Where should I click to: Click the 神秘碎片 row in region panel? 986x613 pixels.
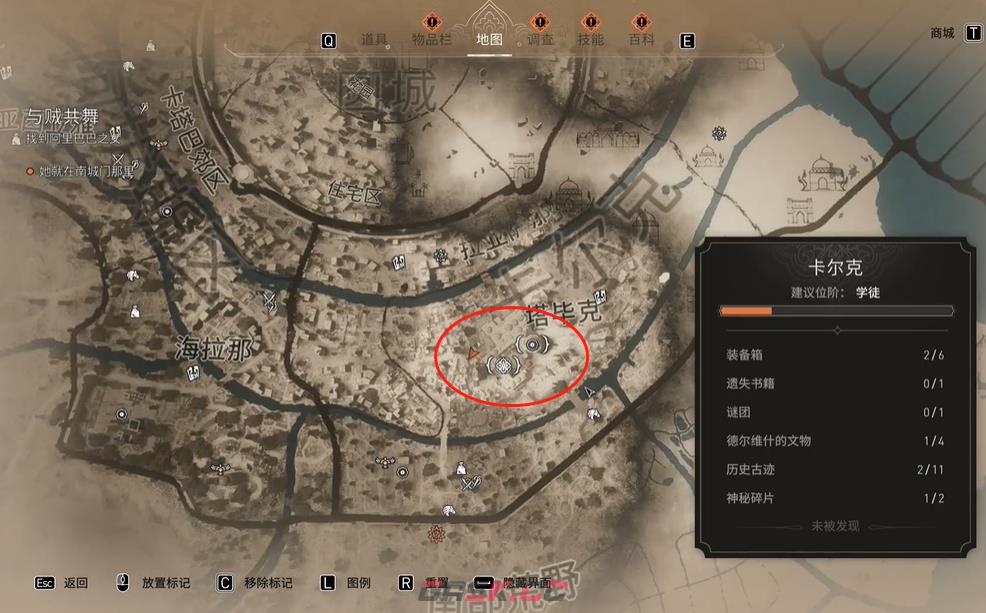[x=834, y=498]
